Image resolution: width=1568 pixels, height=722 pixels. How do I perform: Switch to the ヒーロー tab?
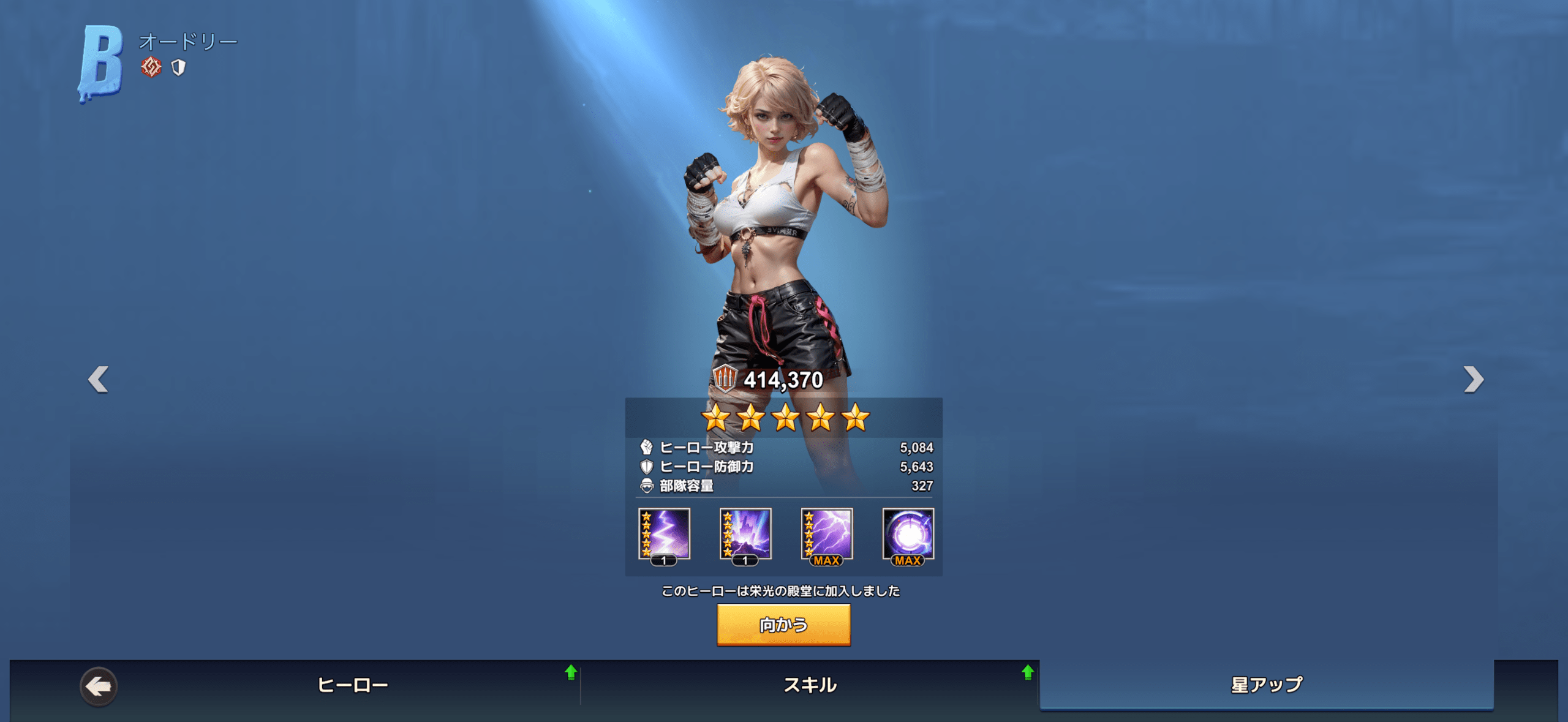tap(353, 684)
